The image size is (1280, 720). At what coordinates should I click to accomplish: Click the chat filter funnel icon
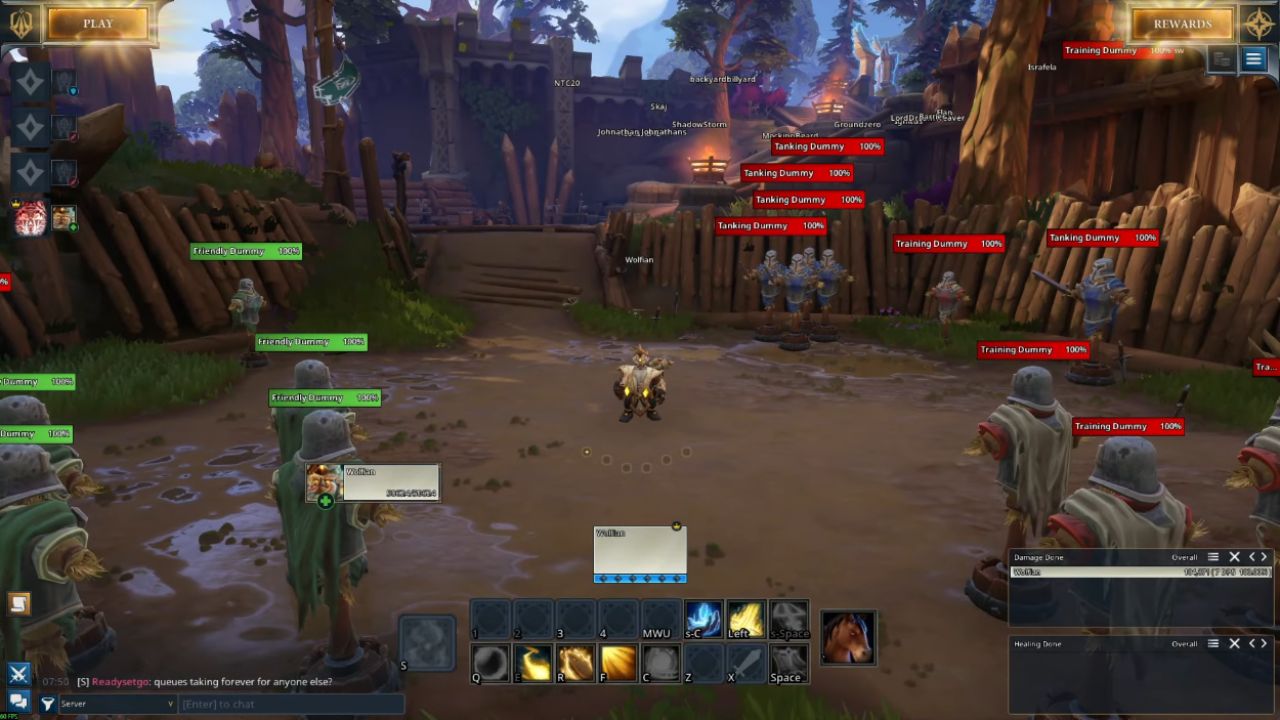[x=47, y=704]
